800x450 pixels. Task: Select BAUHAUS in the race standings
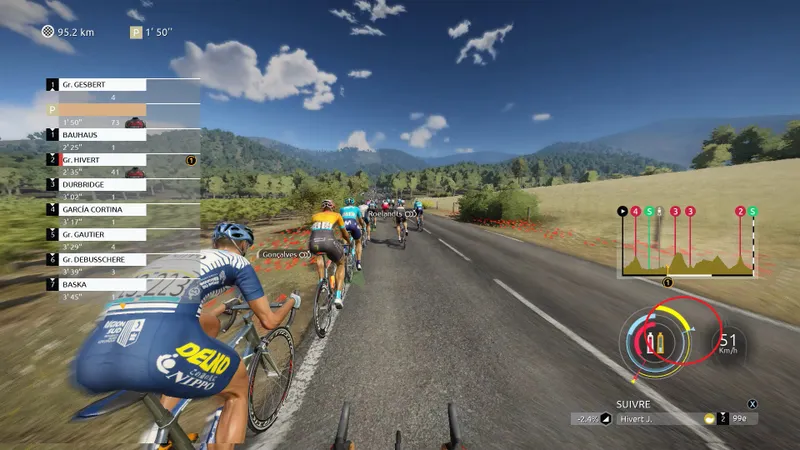(100, 134)
